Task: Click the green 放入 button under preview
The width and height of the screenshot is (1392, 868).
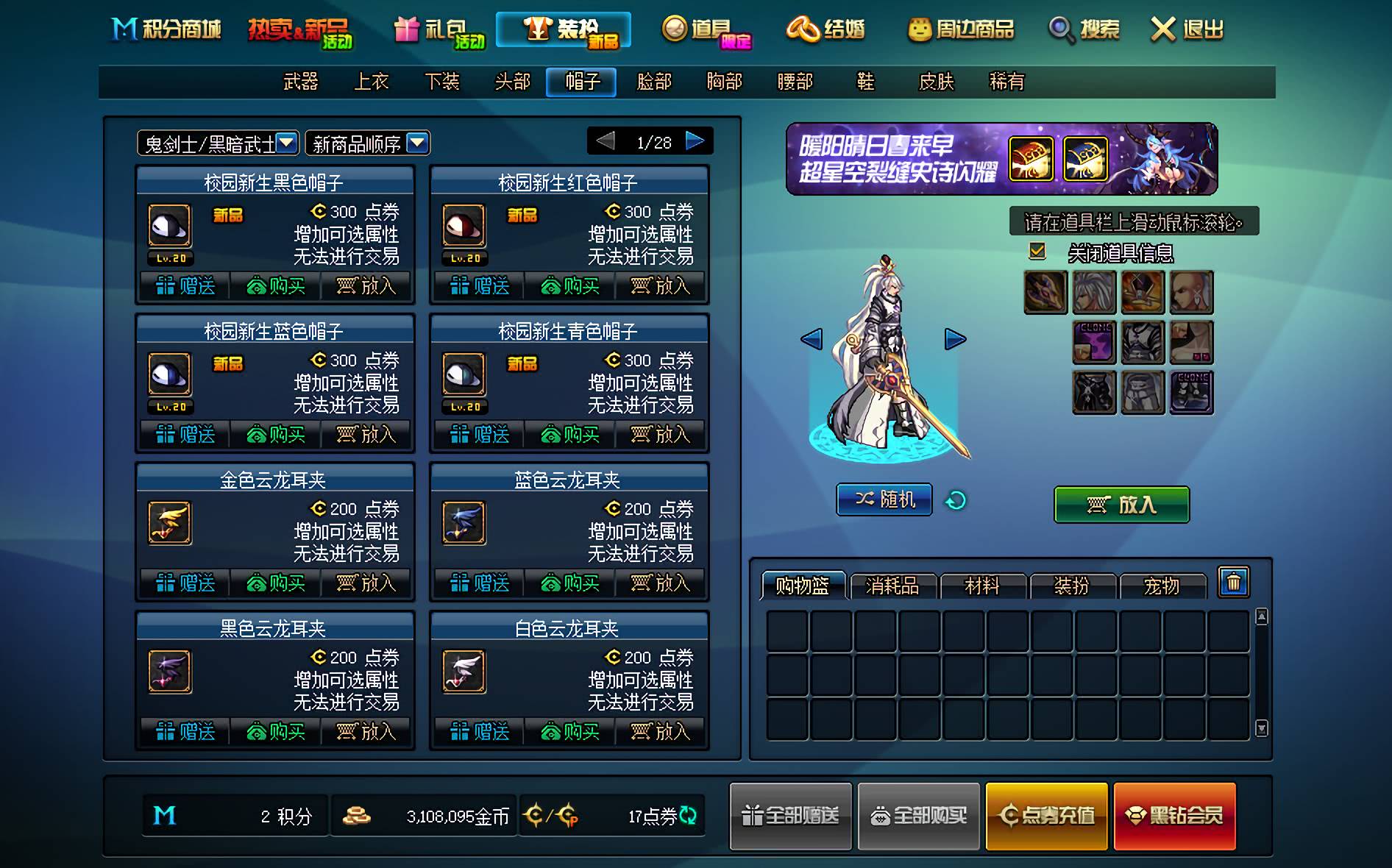Action: click(x=1121, y=505)
